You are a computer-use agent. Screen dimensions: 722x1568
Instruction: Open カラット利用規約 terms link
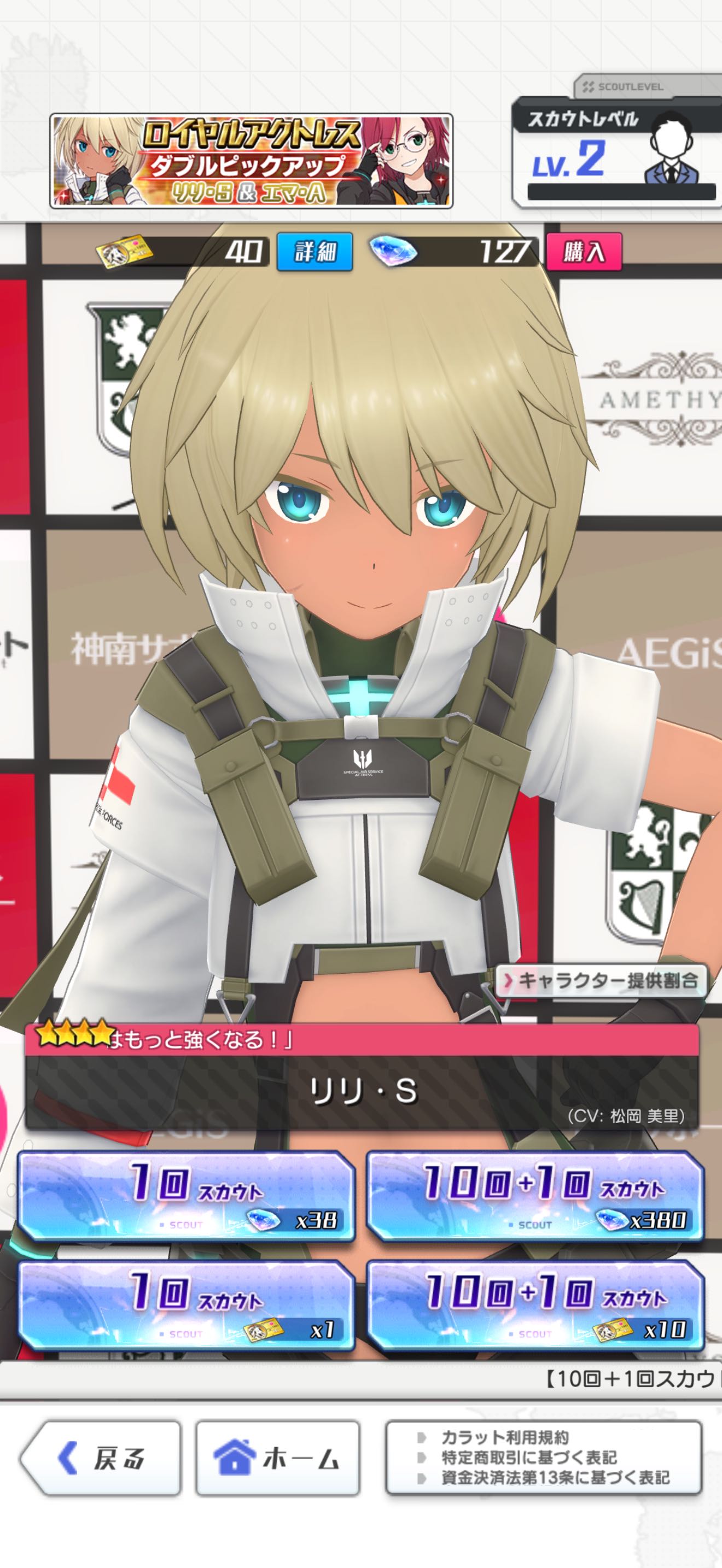click(x=505, y=1438)
